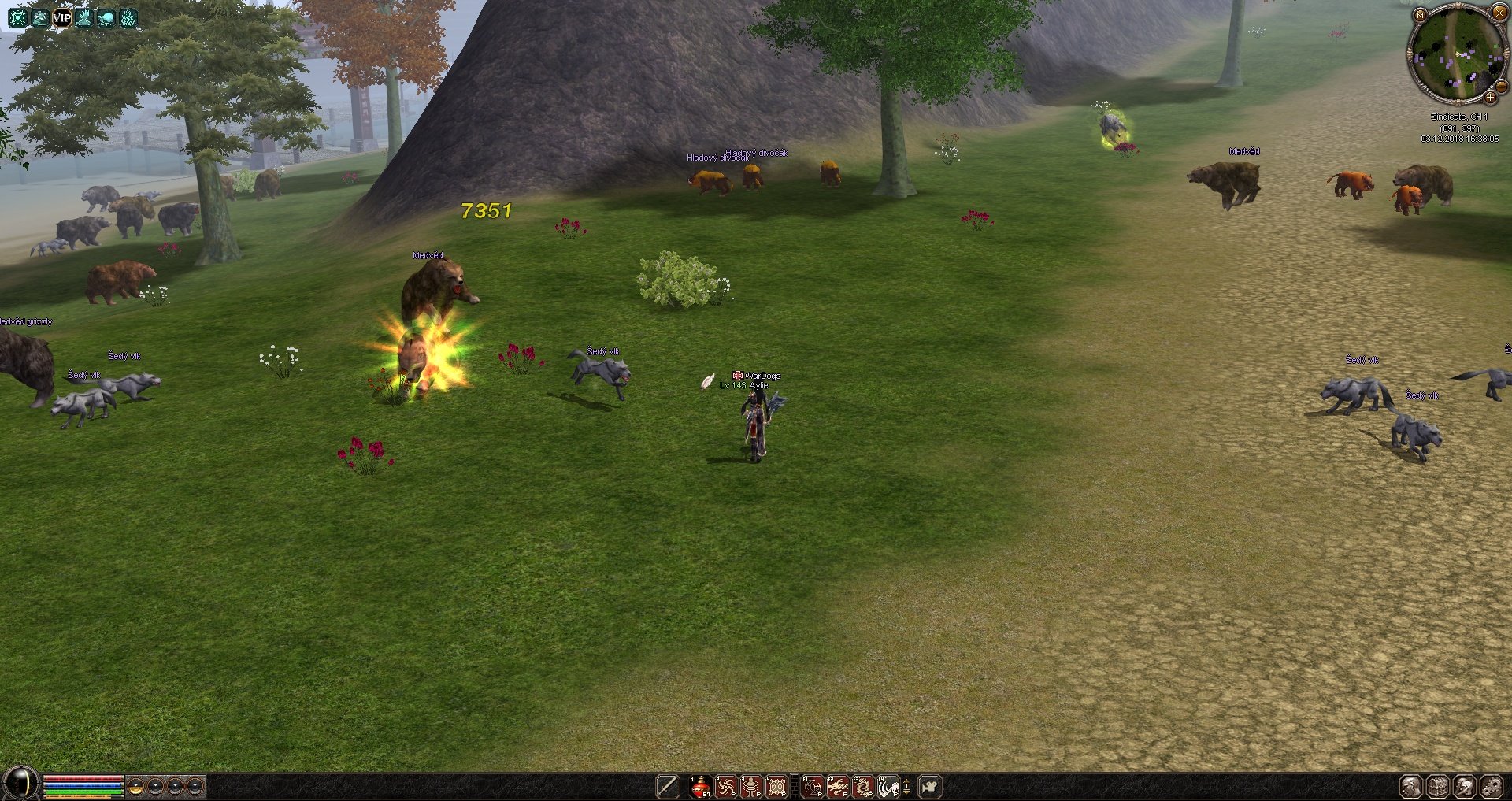
Task: Open the world map with the M button
Action: [x=1420, y=15]
